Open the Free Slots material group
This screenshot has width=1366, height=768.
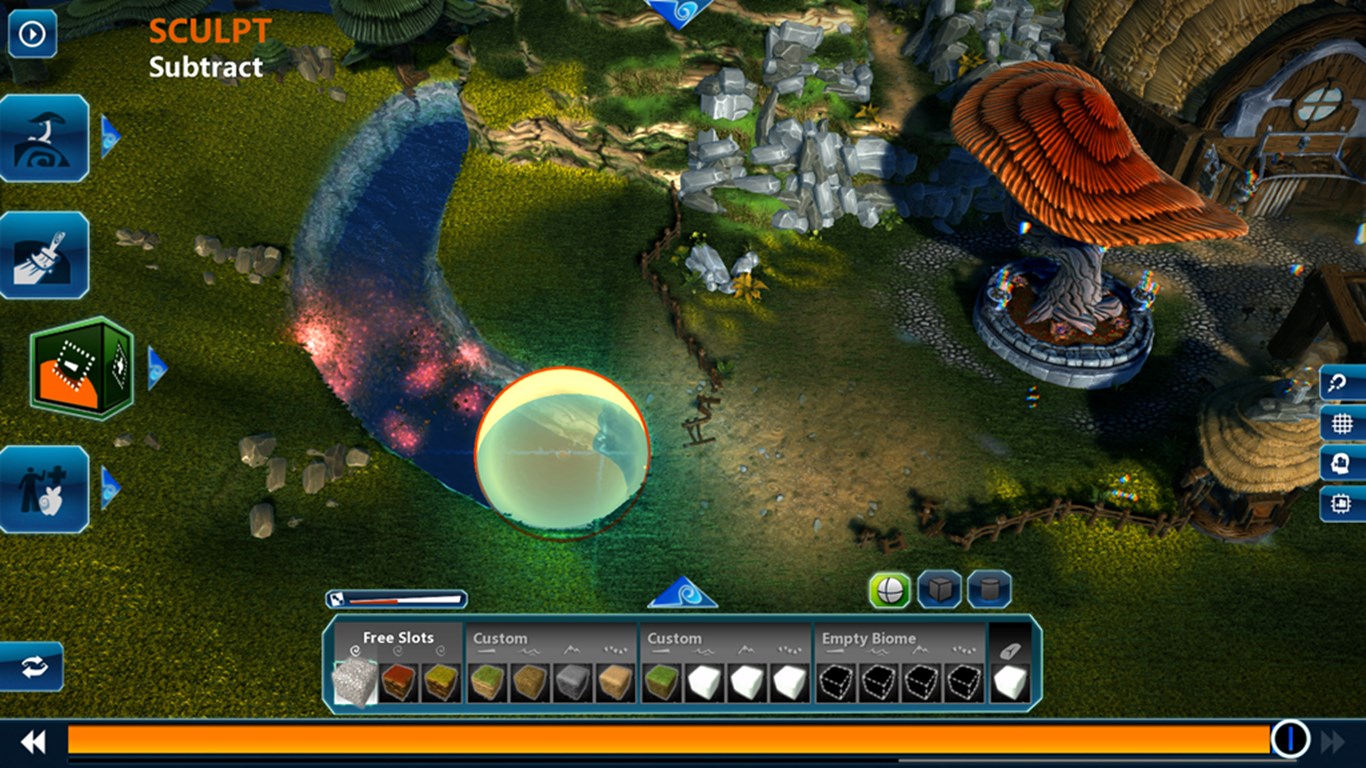click(x=398, y=637)
